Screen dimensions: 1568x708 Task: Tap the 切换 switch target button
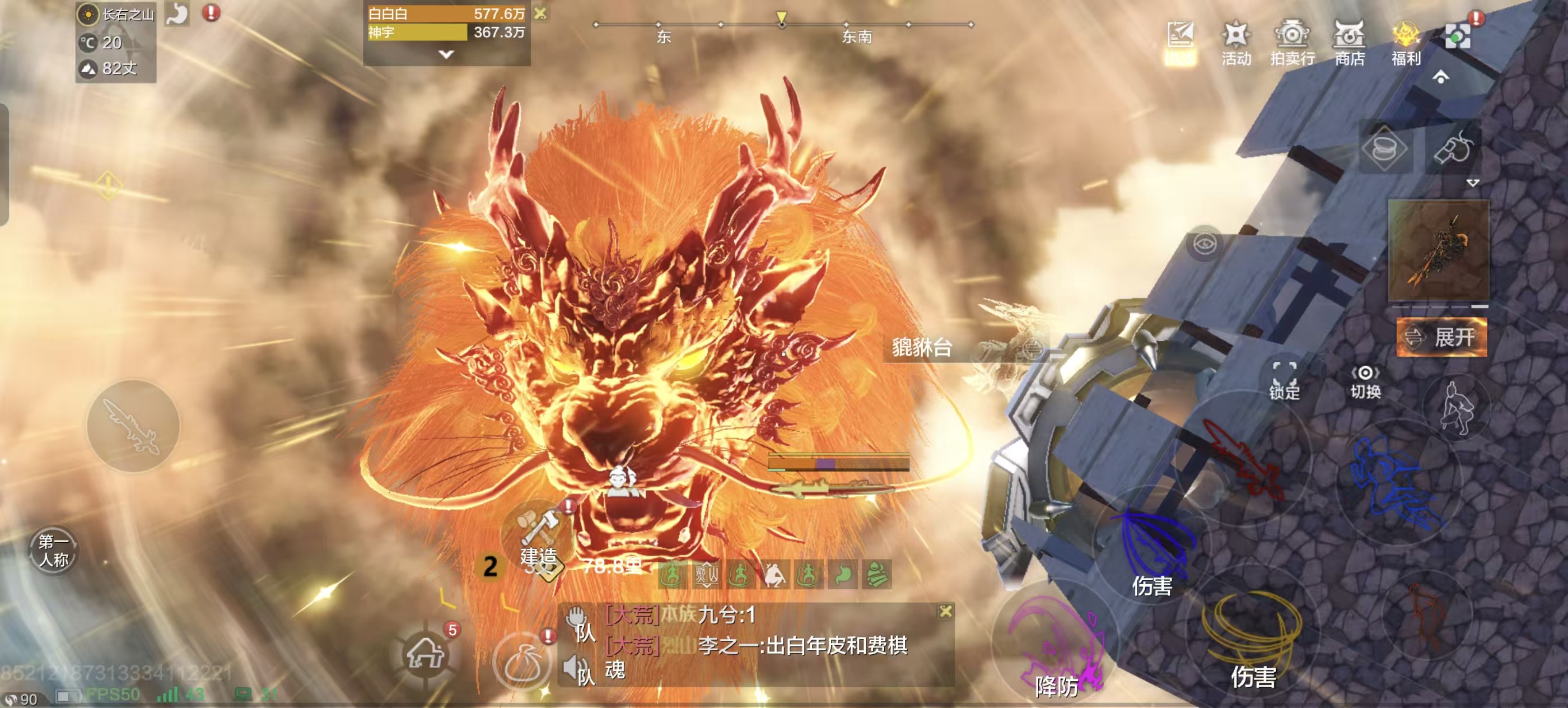(1365, 381)
